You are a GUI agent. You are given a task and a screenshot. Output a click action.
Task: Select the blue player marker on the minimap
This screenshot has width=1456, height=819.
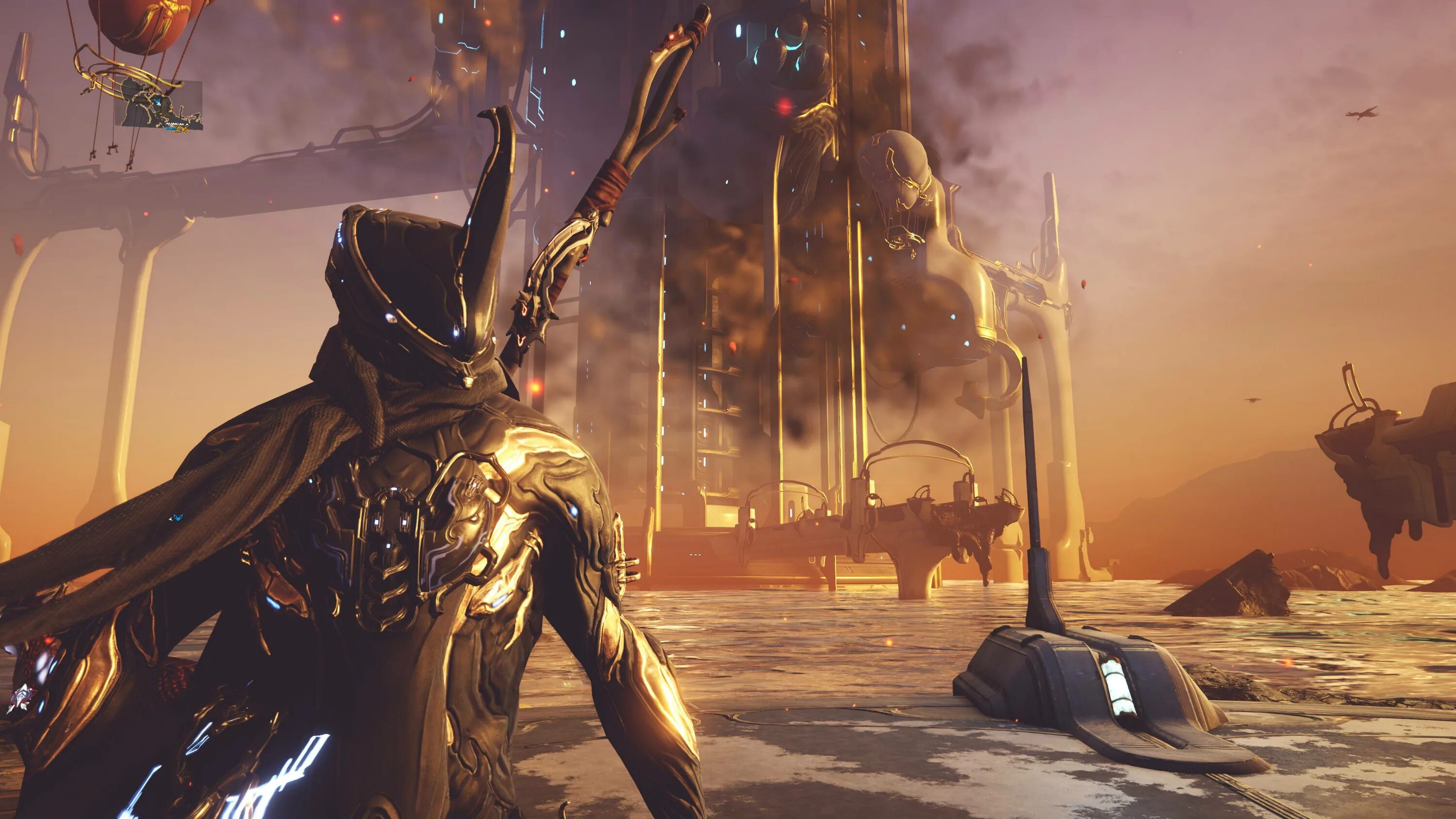pos(157,102)
